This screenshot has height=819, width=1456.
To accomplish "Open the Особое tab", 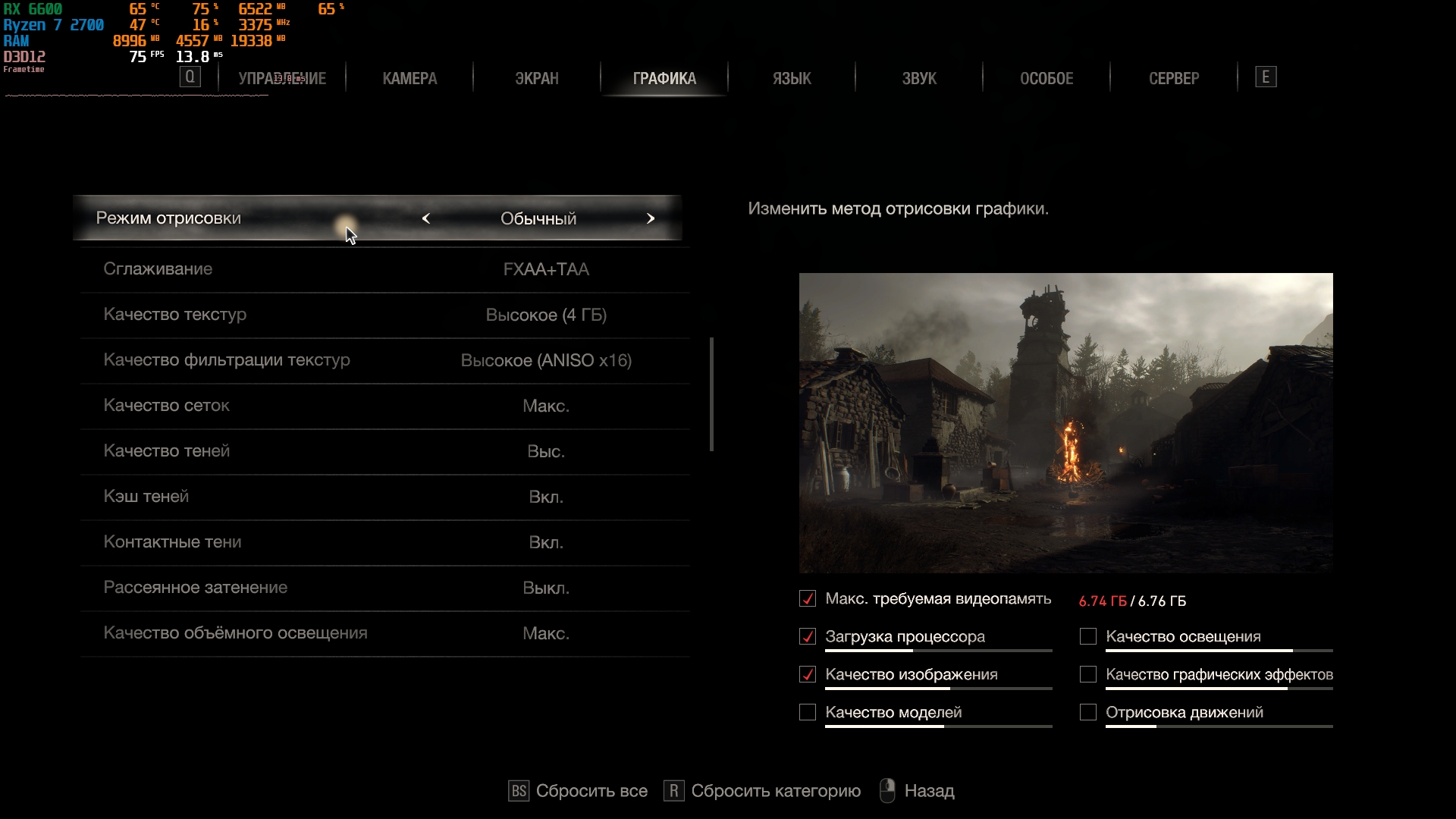I will point(1046,78).
